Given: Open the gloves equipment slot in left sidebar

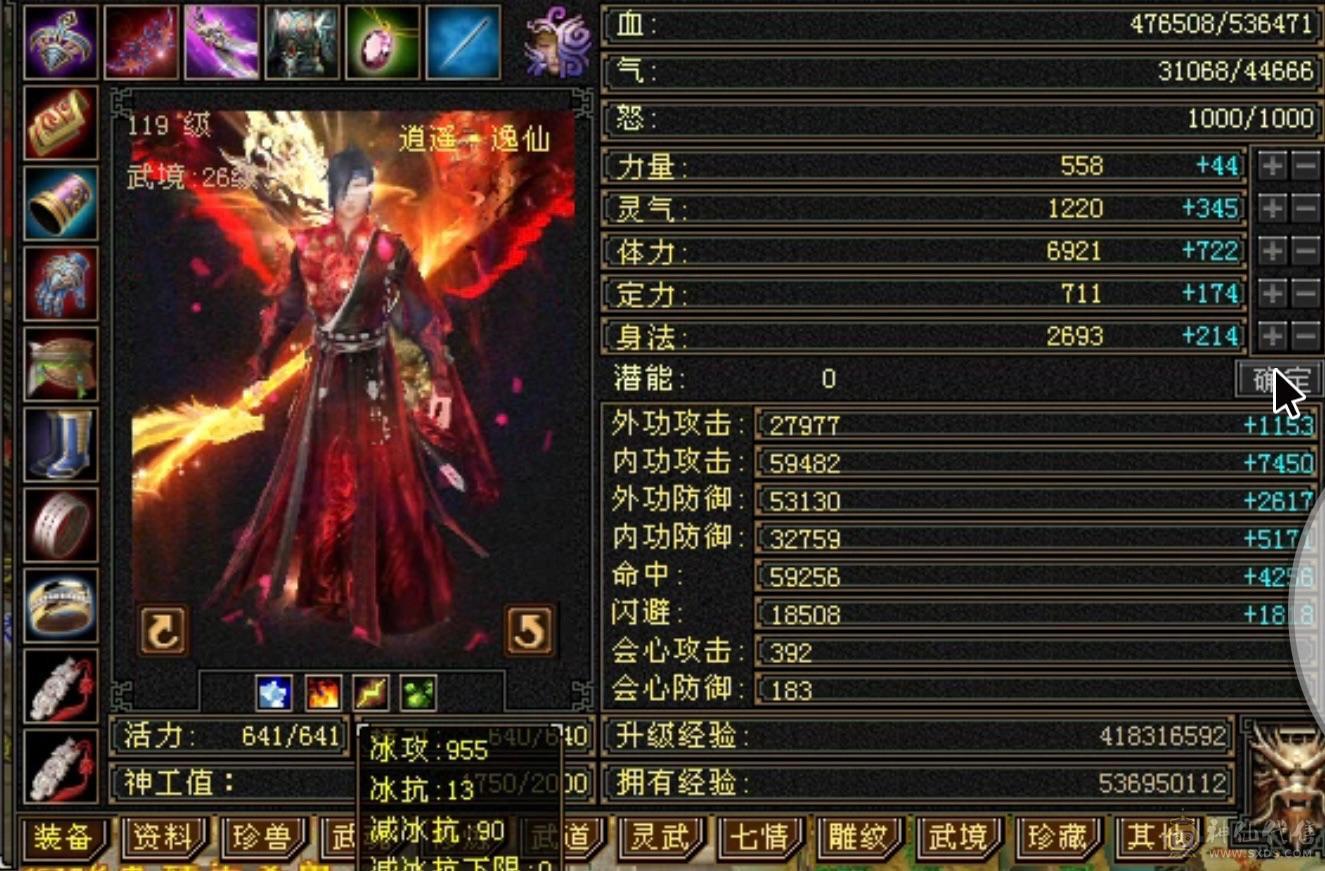Looking at the screenshot, I should [60, 283].
